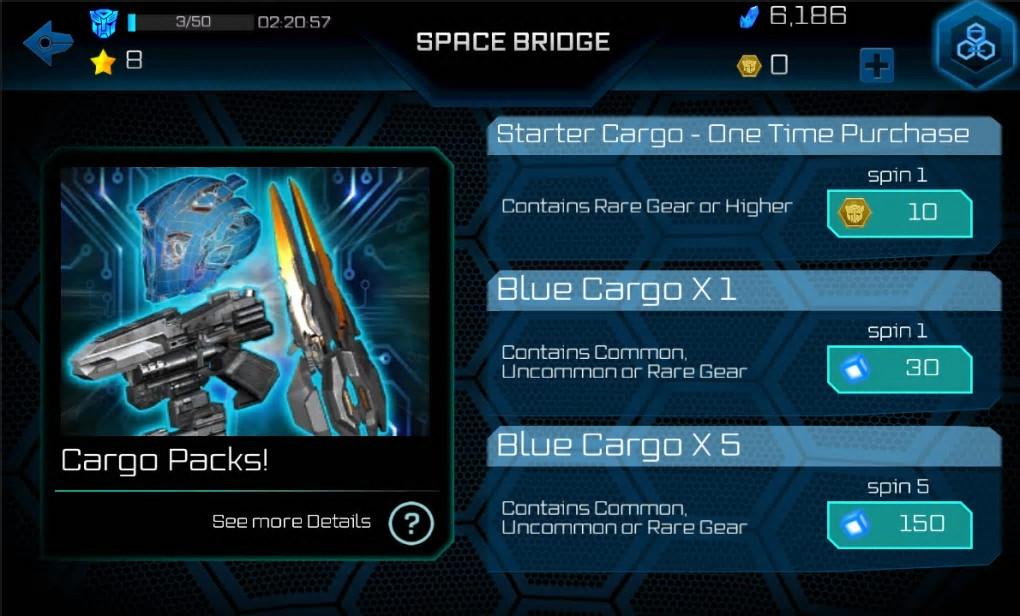Image resolution: width=1020 pixels, height=616 pixels.
Task: Purchase Blue Cargo X 5 for 150
Action: tap(899, 524)
